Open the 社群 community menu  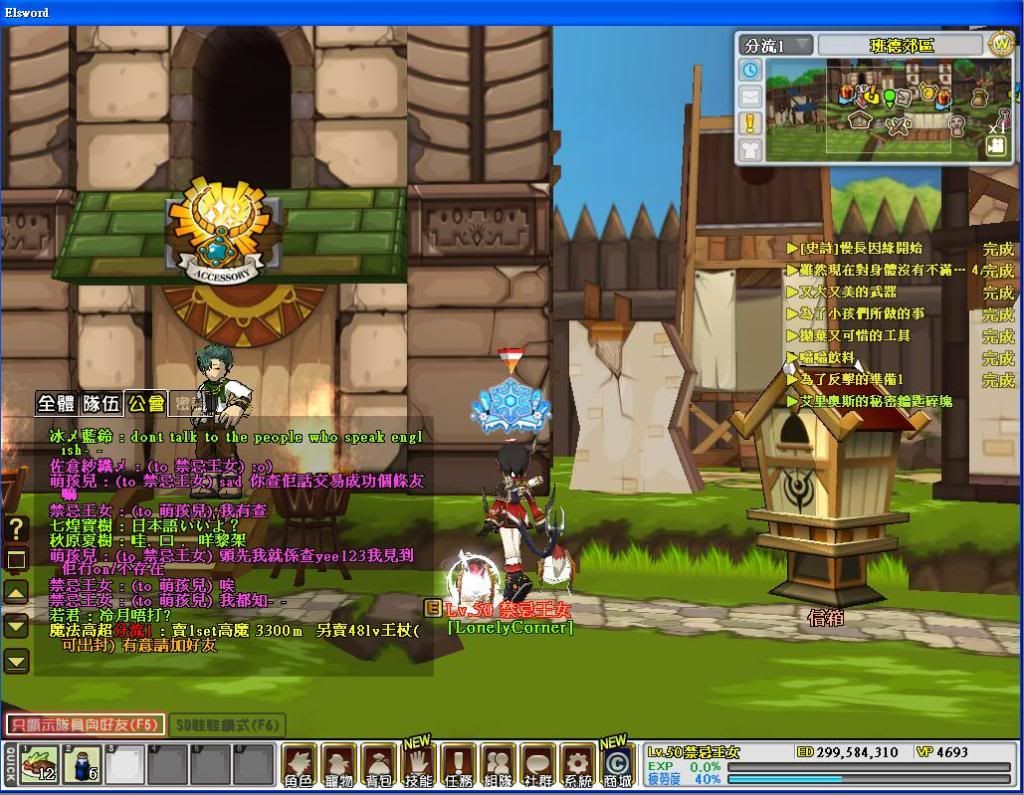[x=538, y=765]
